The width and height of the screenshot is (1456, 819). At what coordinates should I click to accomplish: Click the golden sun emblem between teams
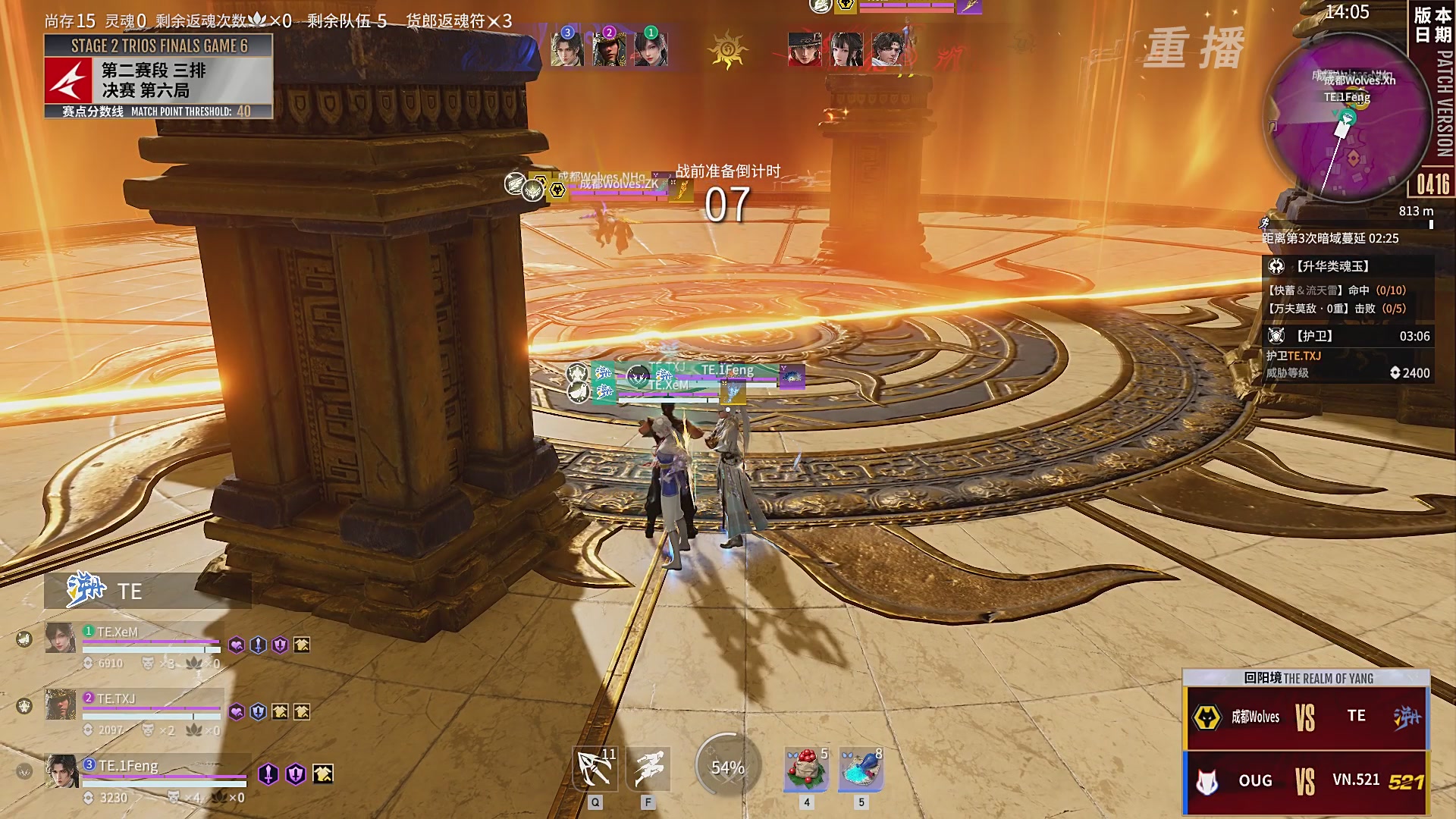click(727, 51)
